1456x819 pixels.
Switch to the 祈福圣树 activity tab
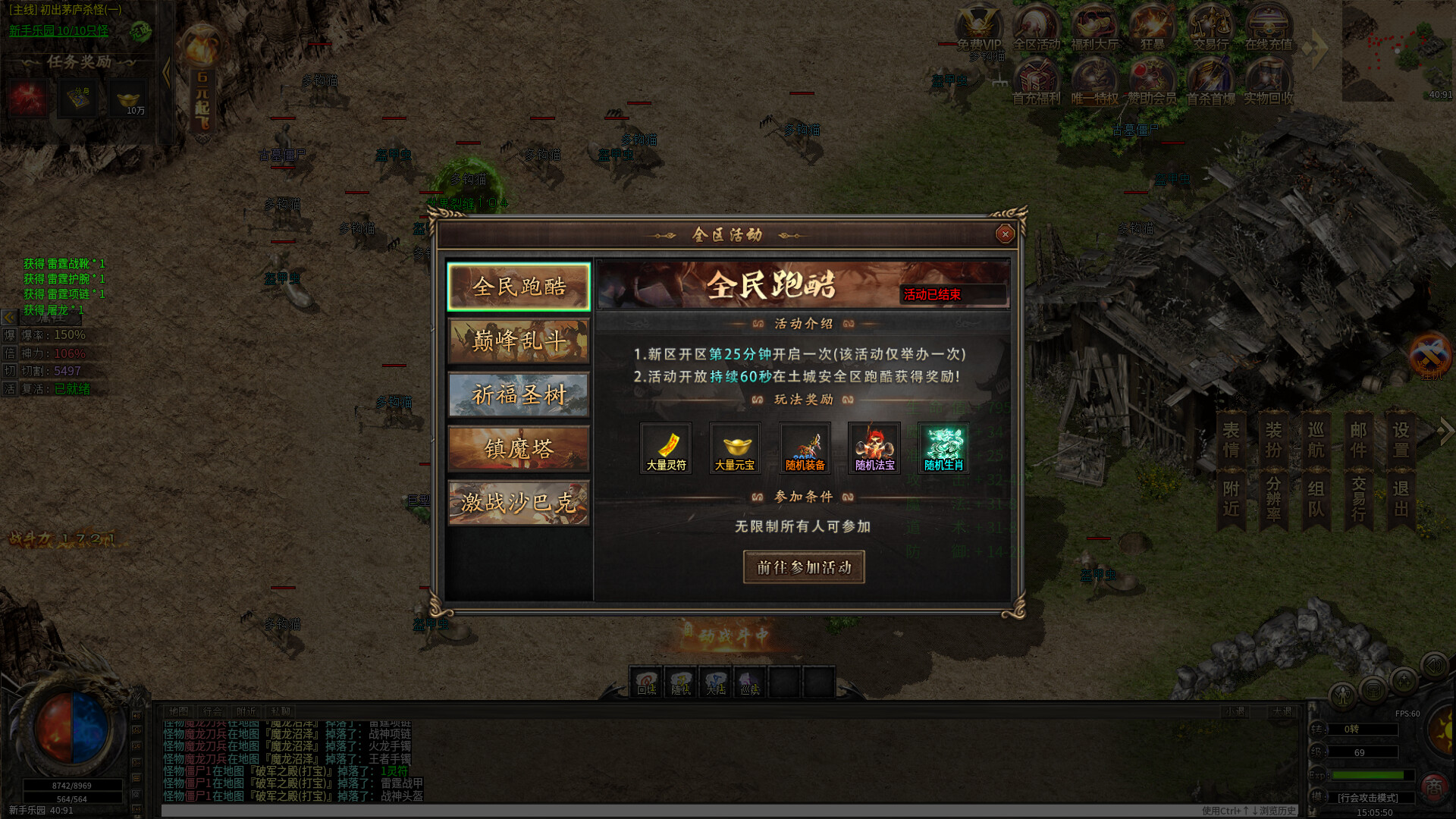pyautogui.click(x=519, y=395)
